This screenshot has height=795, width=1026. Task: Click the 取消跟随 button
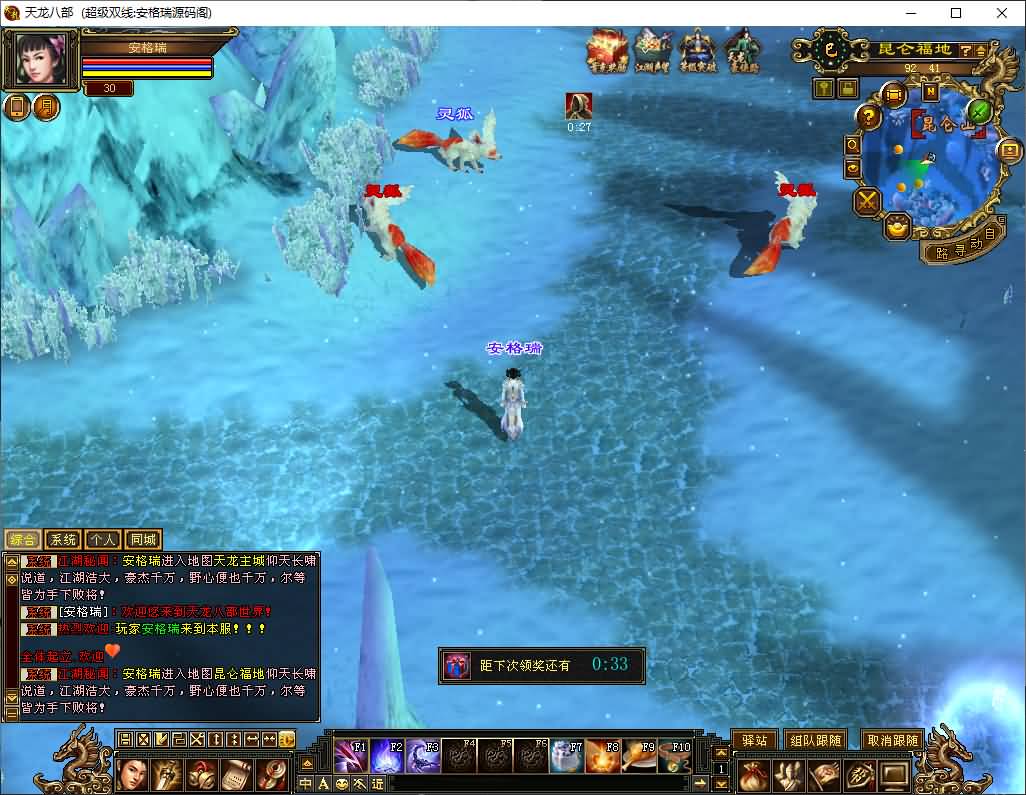892,740
